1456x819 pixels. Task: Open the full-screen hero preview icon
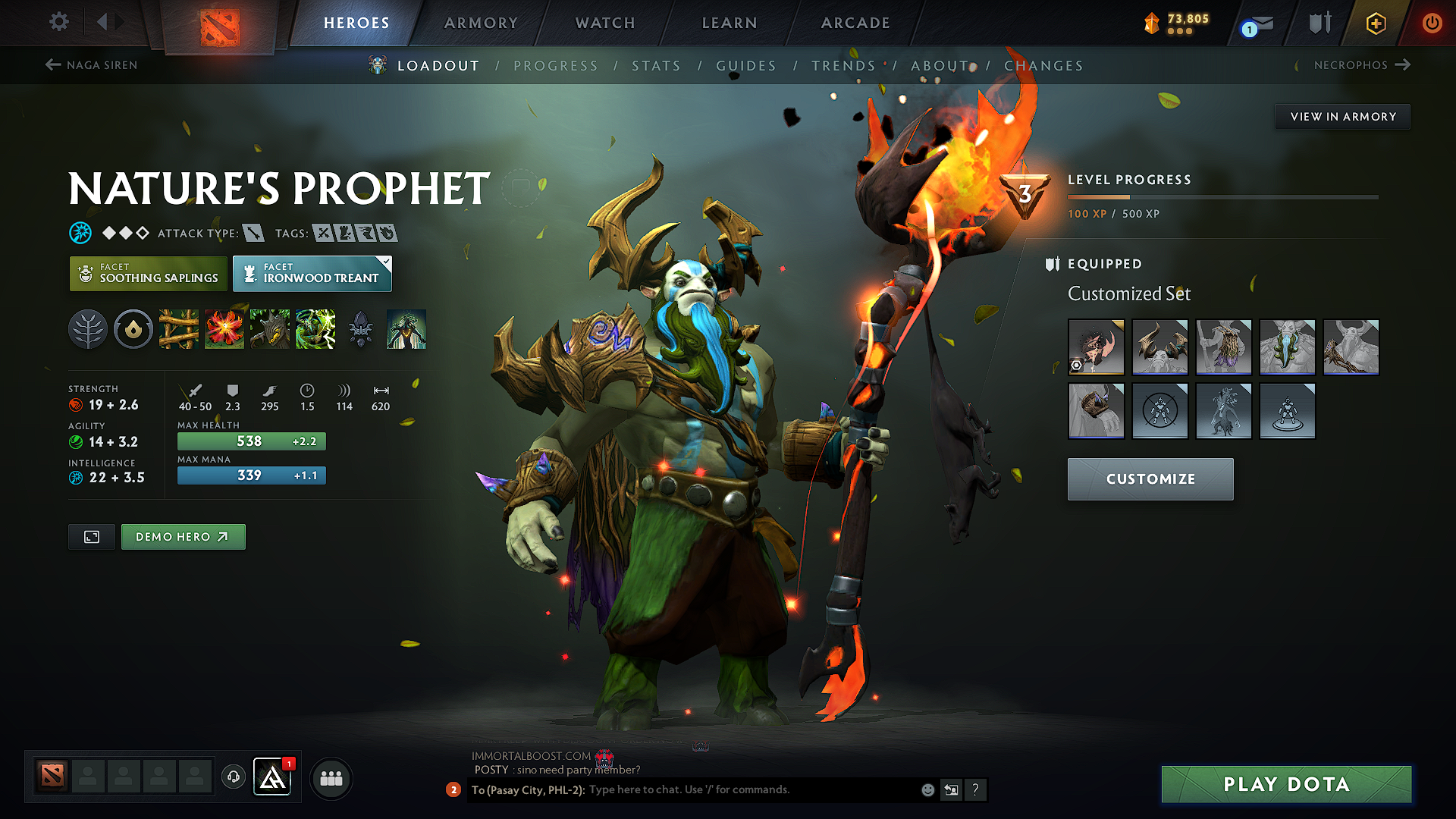click(x=91, y=536)
